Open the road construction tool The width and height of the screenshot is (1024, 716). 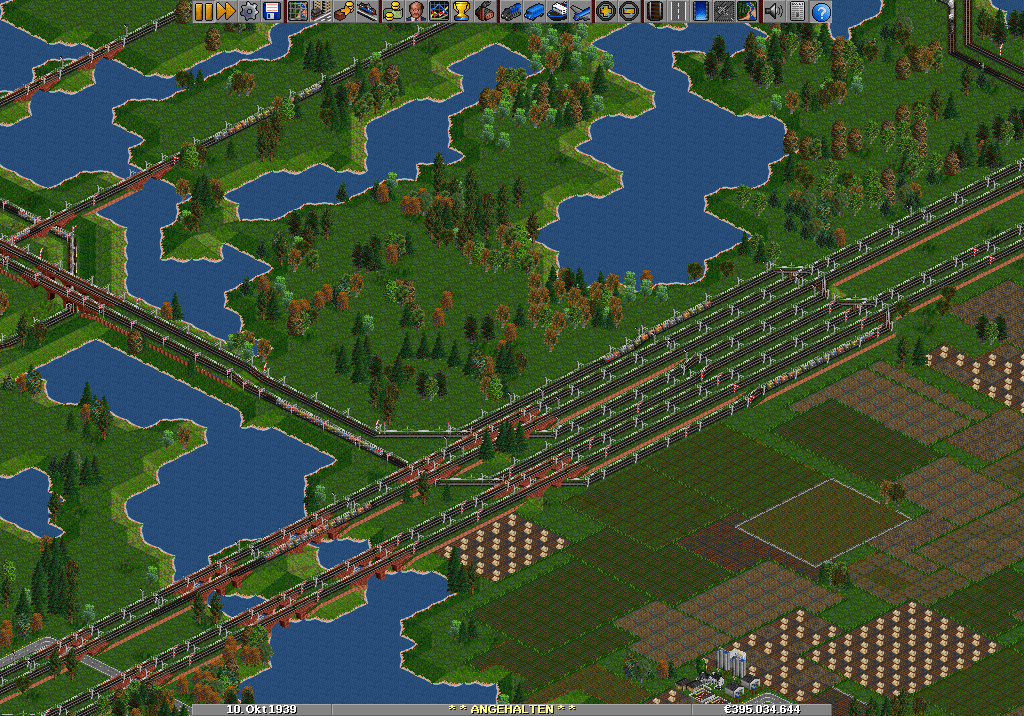678,11
